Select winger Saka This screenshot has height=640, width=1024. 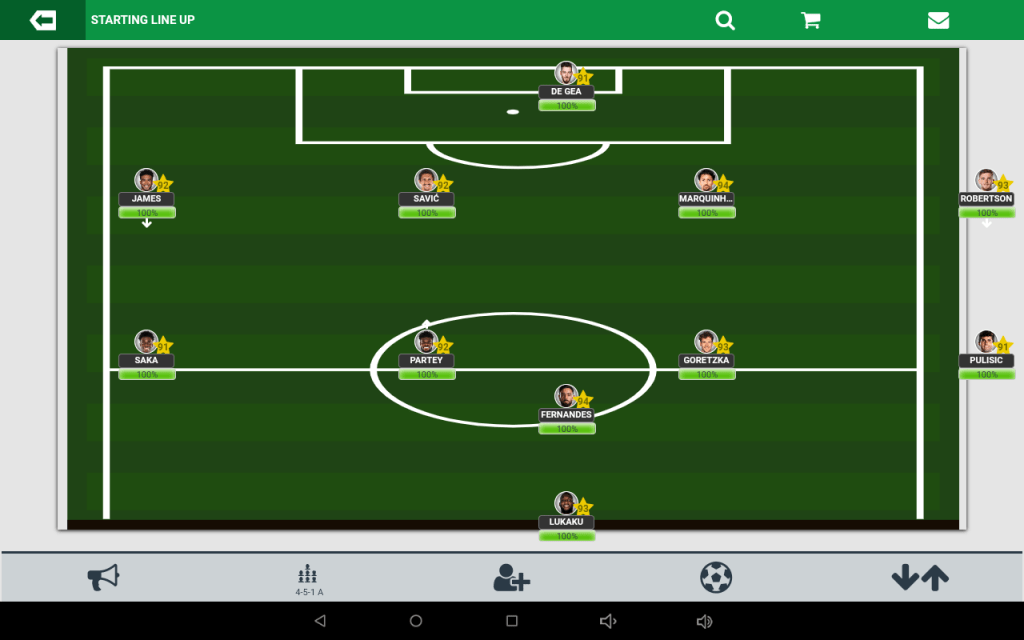[147, 345]
